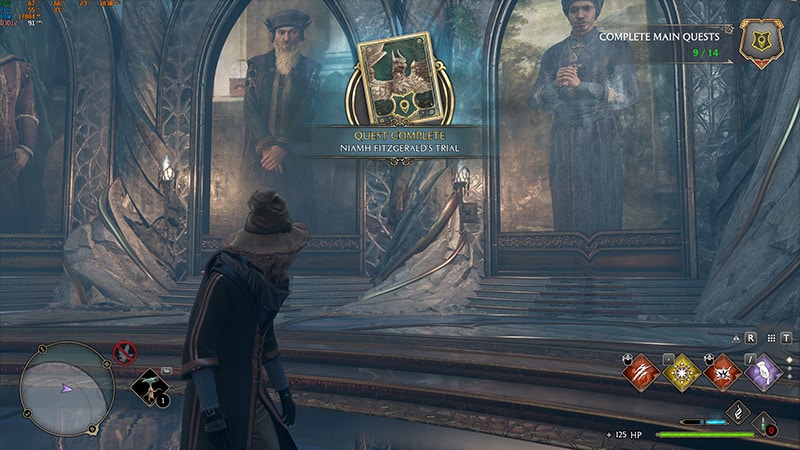The height and width of the screenshot is (450, 800).
Task: Use the purple hand spell
Action: pos(763,373)
